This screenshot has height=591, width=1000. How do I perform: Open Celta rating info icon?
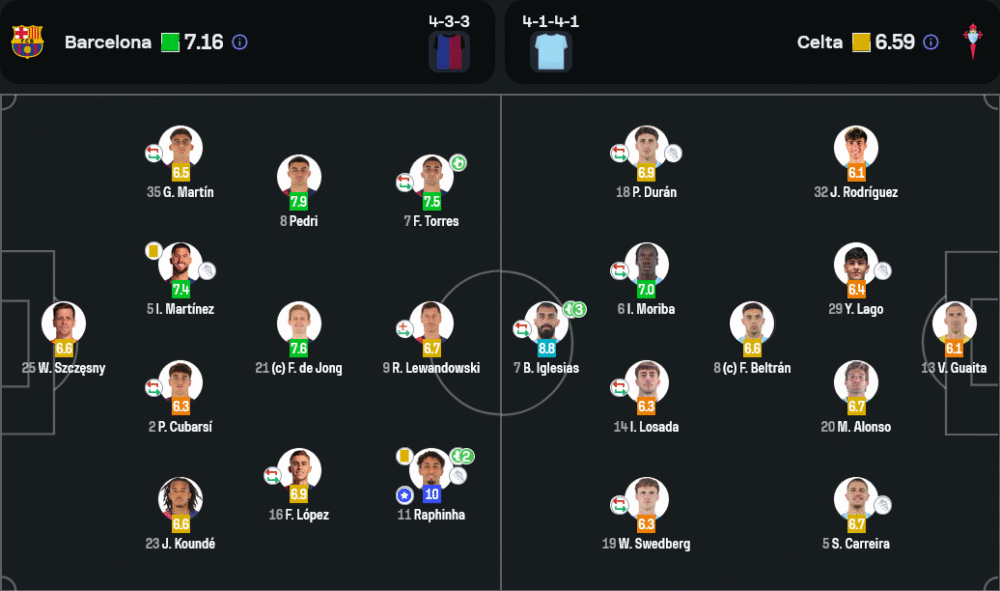coord(931,42)
